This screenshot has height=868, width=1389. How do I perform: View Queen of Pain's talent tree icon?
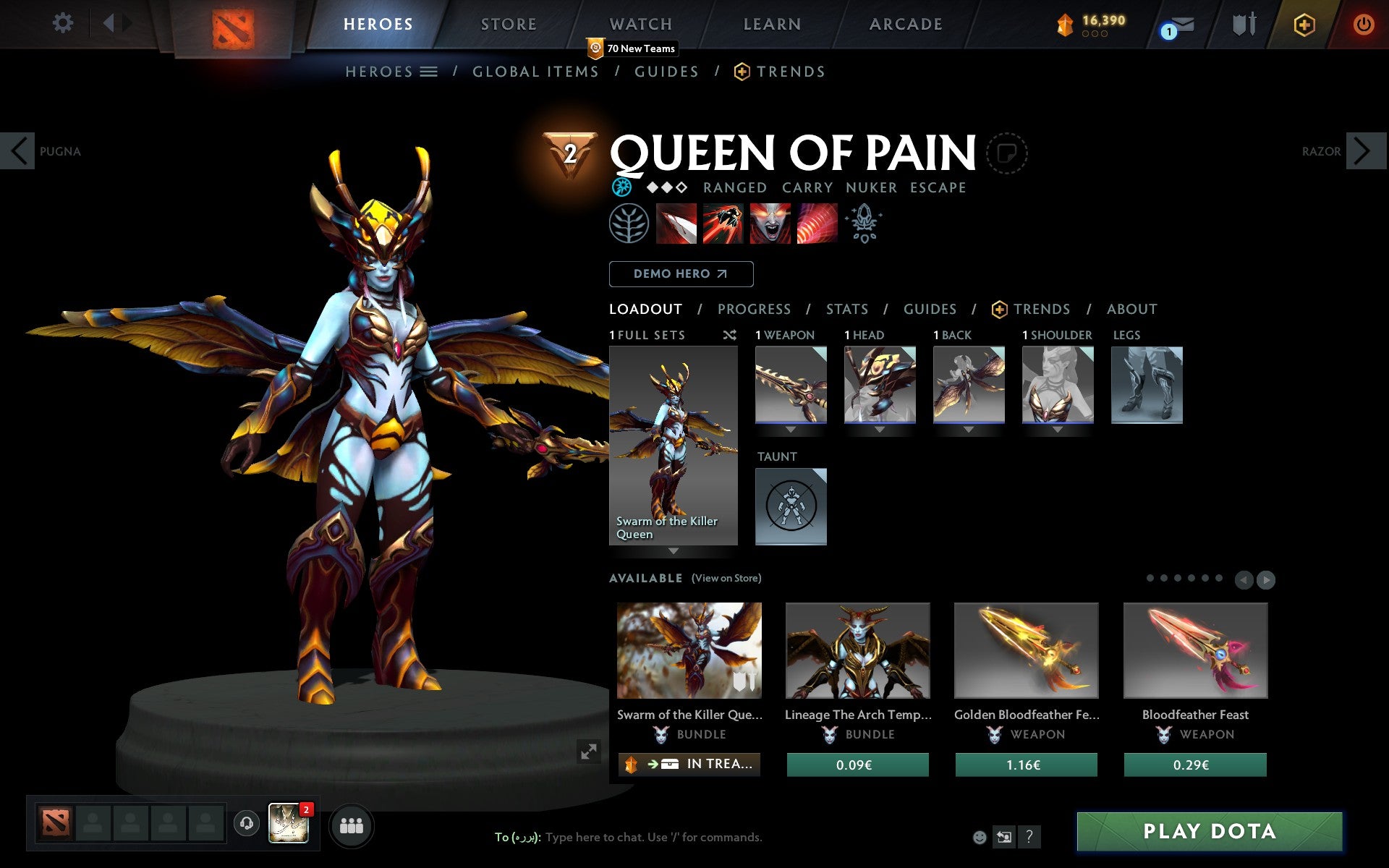coord(629,224)
